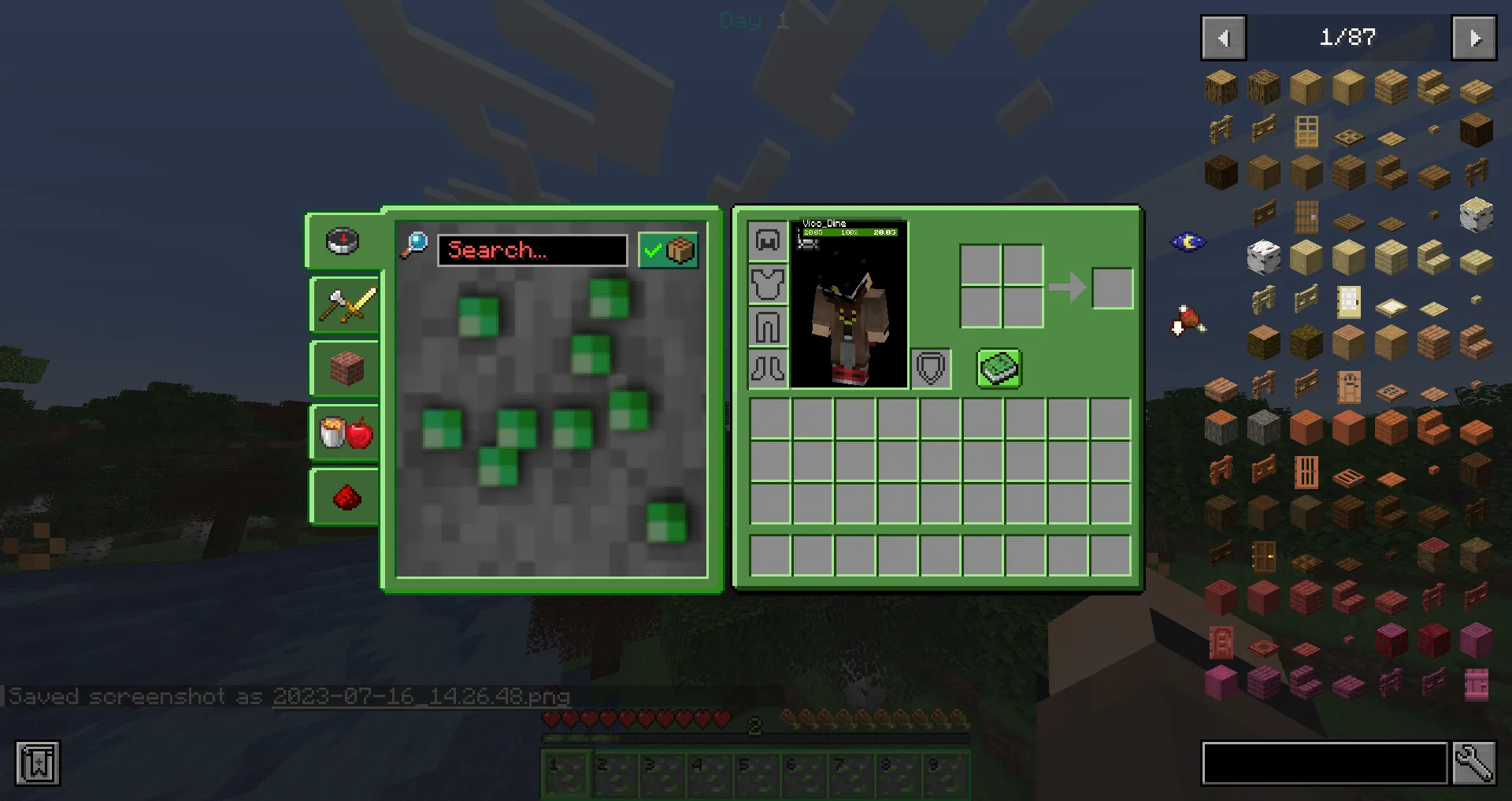Toggle the checkmark next to the barrel icon
Viewport: 1512px width, 801px height.
tap(652, 250)
